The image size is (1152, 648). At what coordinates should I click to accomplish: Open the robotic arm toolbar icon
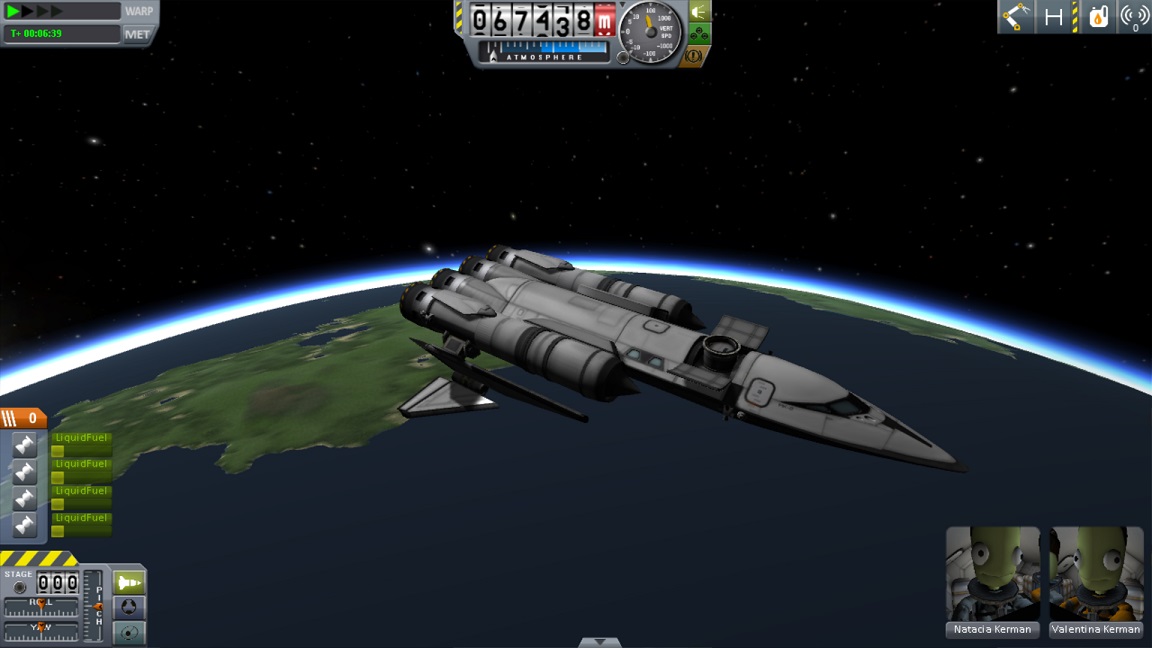1017,17
